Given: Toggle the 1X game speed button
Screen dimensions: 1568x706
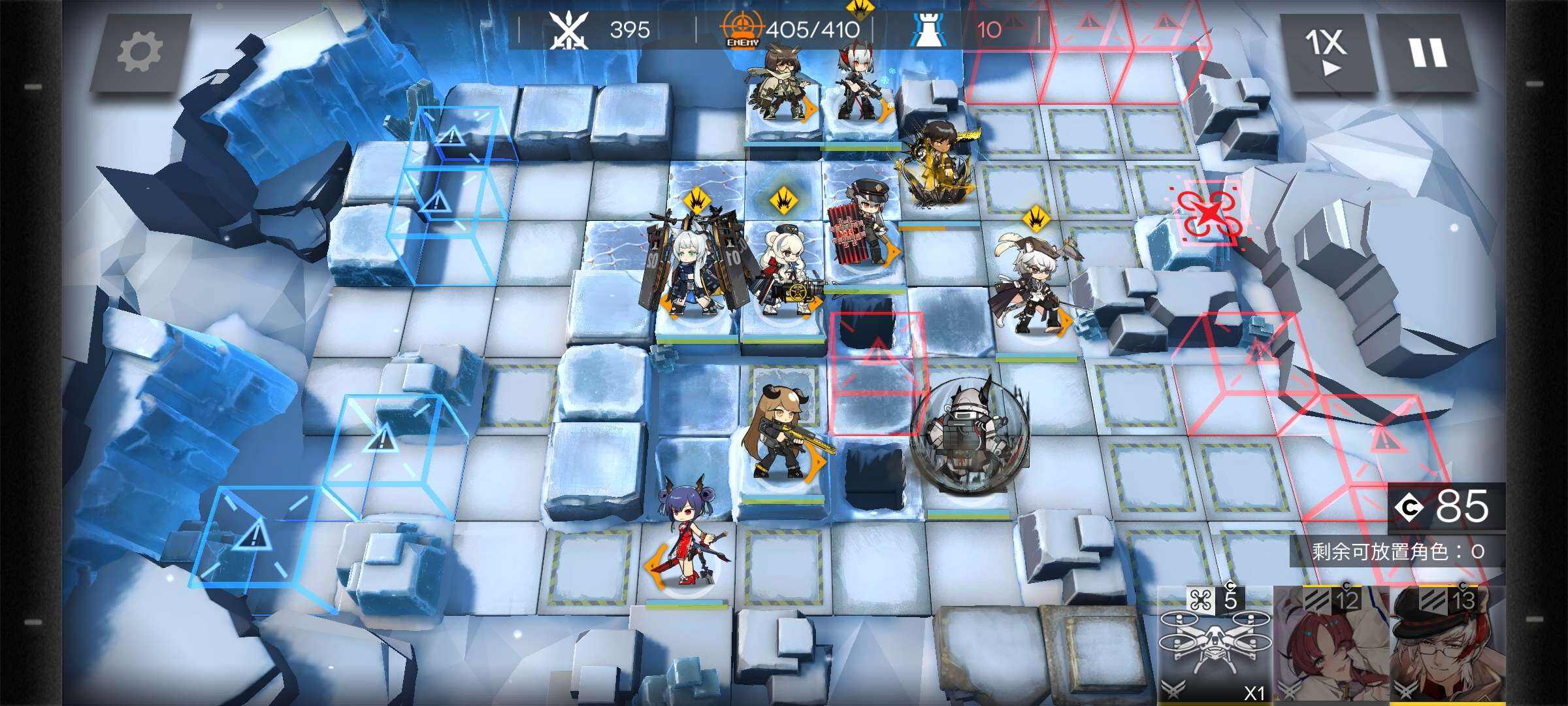Looking at the screenshot, I should point(1326,52).
